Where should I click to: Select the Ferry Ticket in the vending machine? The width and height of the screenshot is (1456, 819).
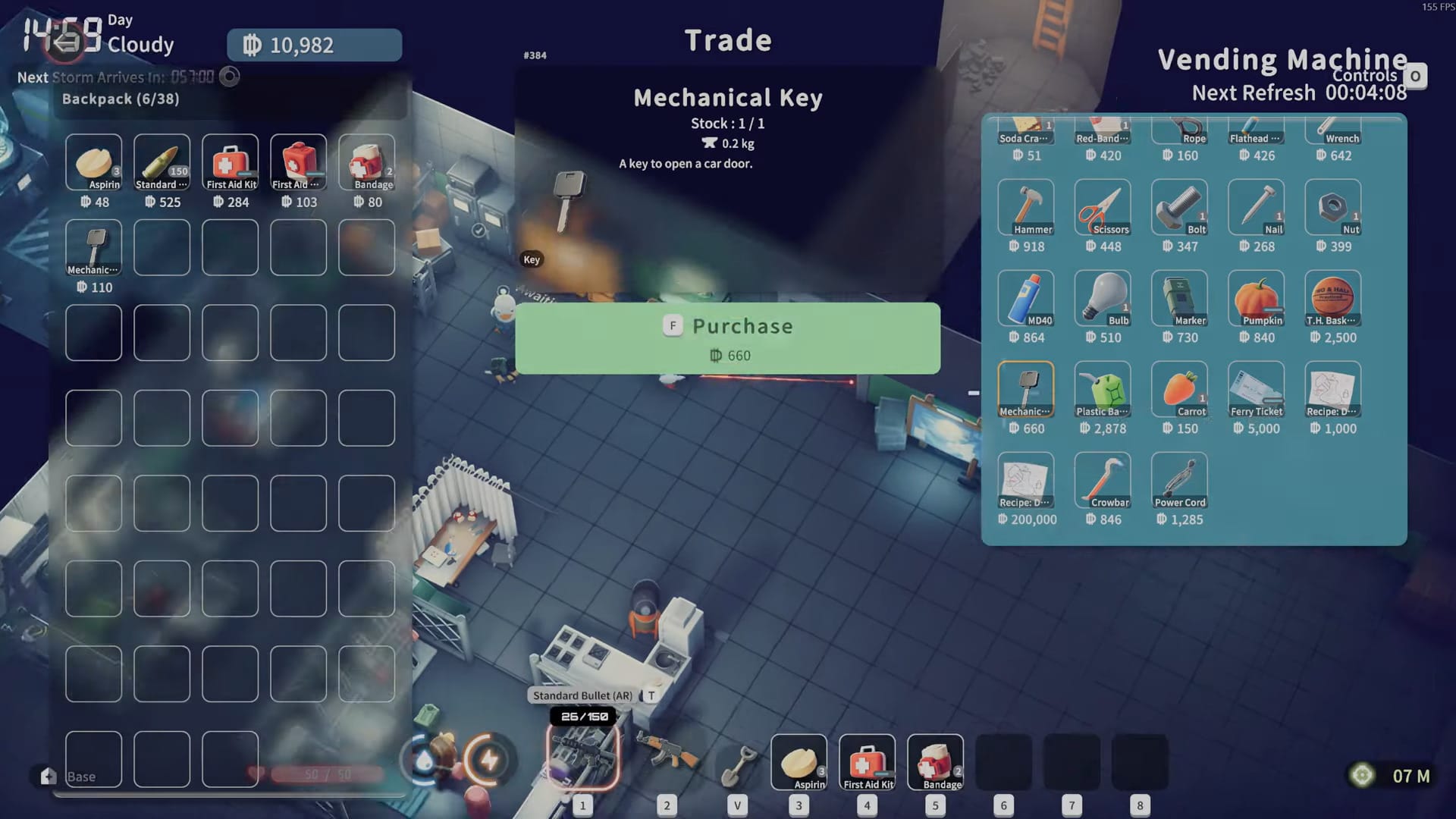point(1256,388)
